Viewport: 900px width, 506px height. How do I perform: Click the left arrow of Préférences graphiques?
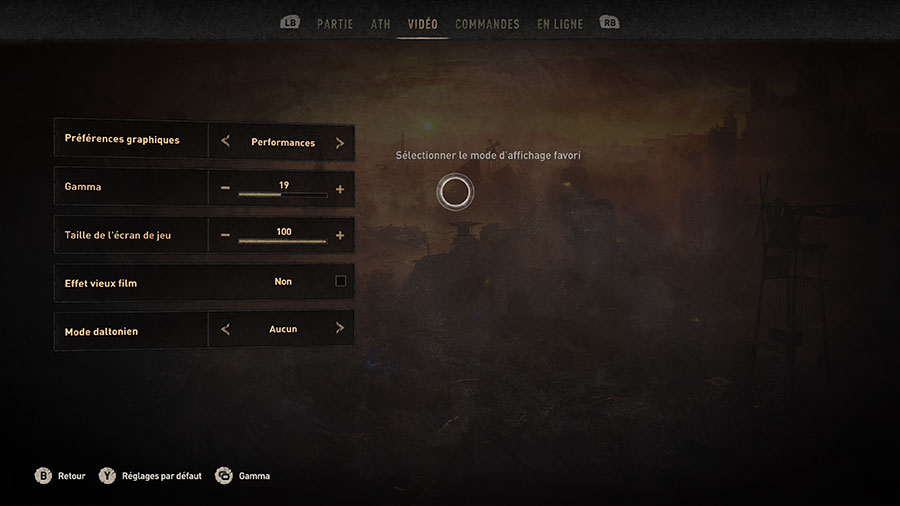[225, 142]
